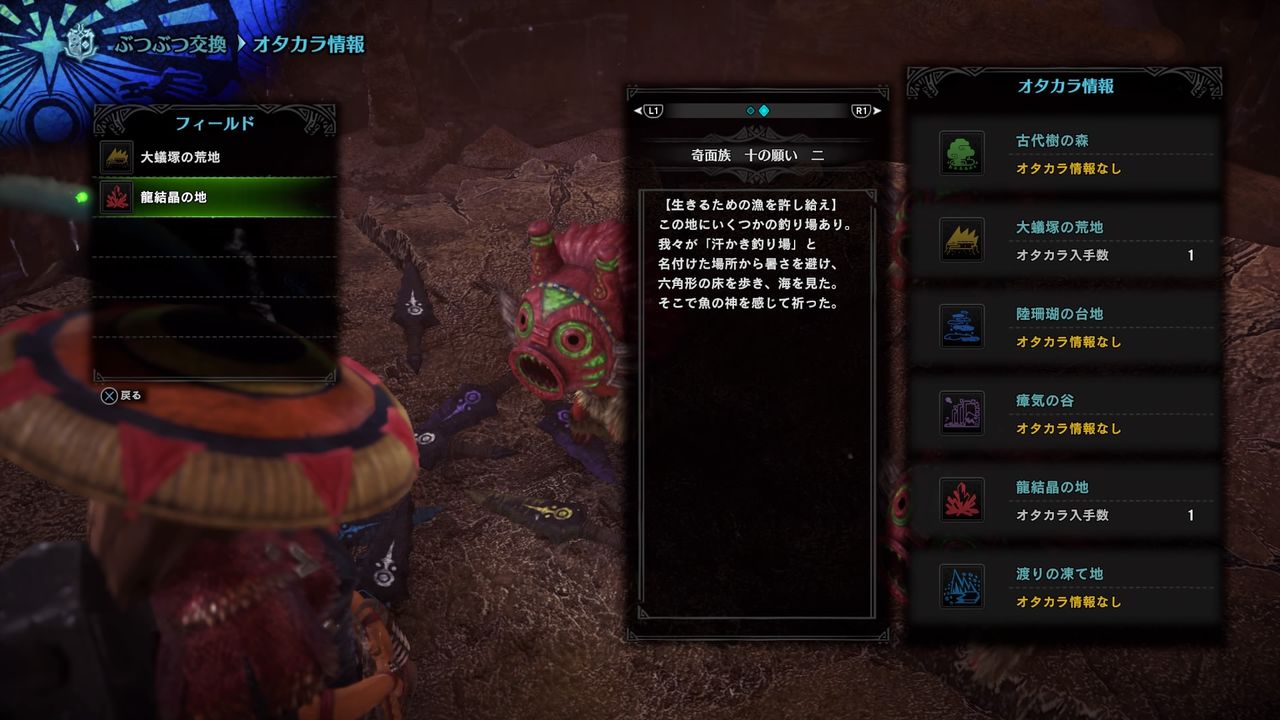The height and width of the screenshot is (720, 1280).
Task: Click the 大蟻塚の荒地 desert icon
Action: [960, 240]
